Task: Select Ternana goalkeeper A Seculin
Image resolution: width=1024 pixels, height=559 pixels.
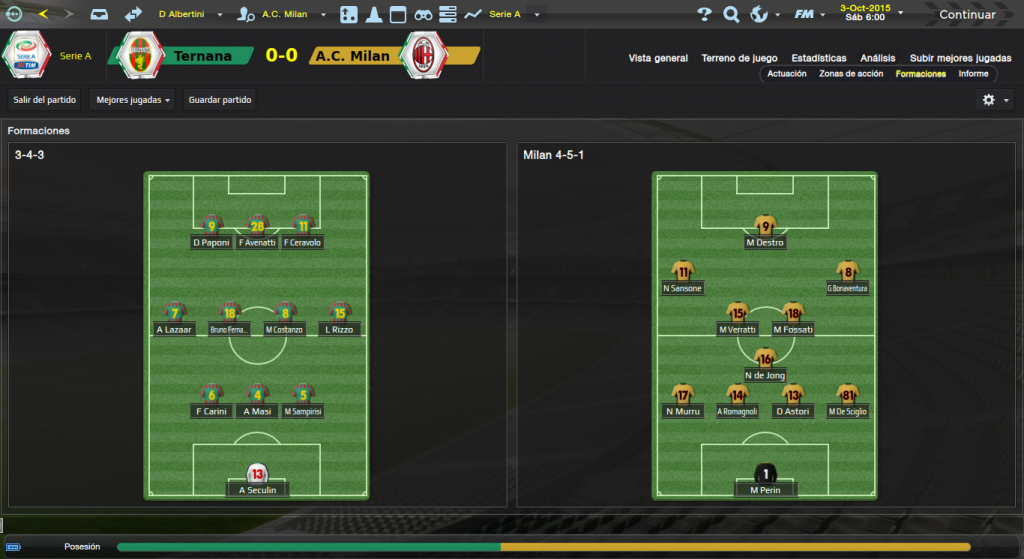Action: (257, 490)
